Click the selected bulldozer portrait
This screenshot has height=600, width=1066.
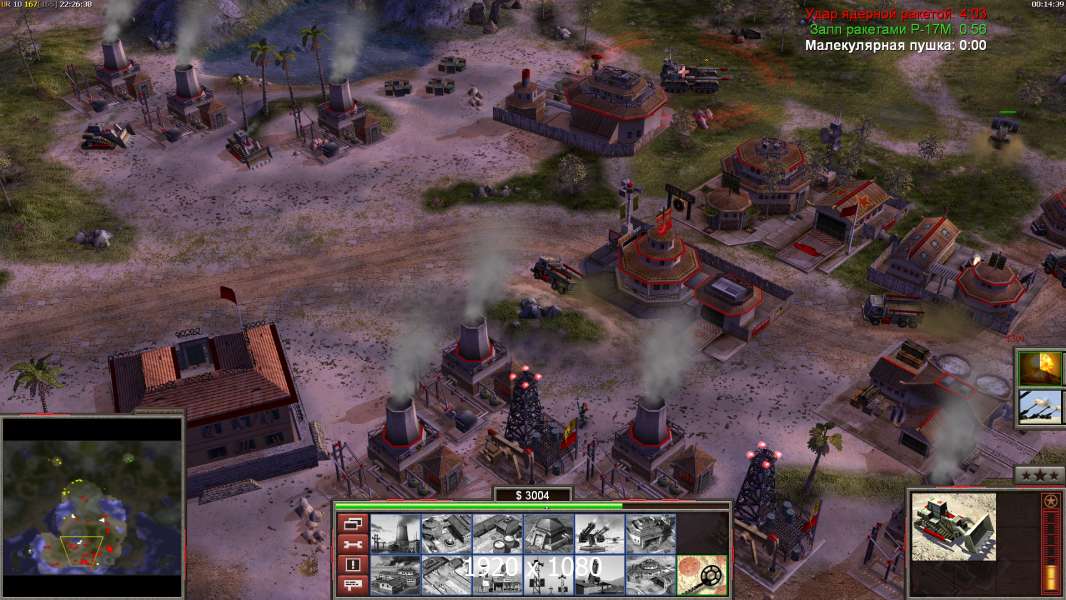point(953,526)
